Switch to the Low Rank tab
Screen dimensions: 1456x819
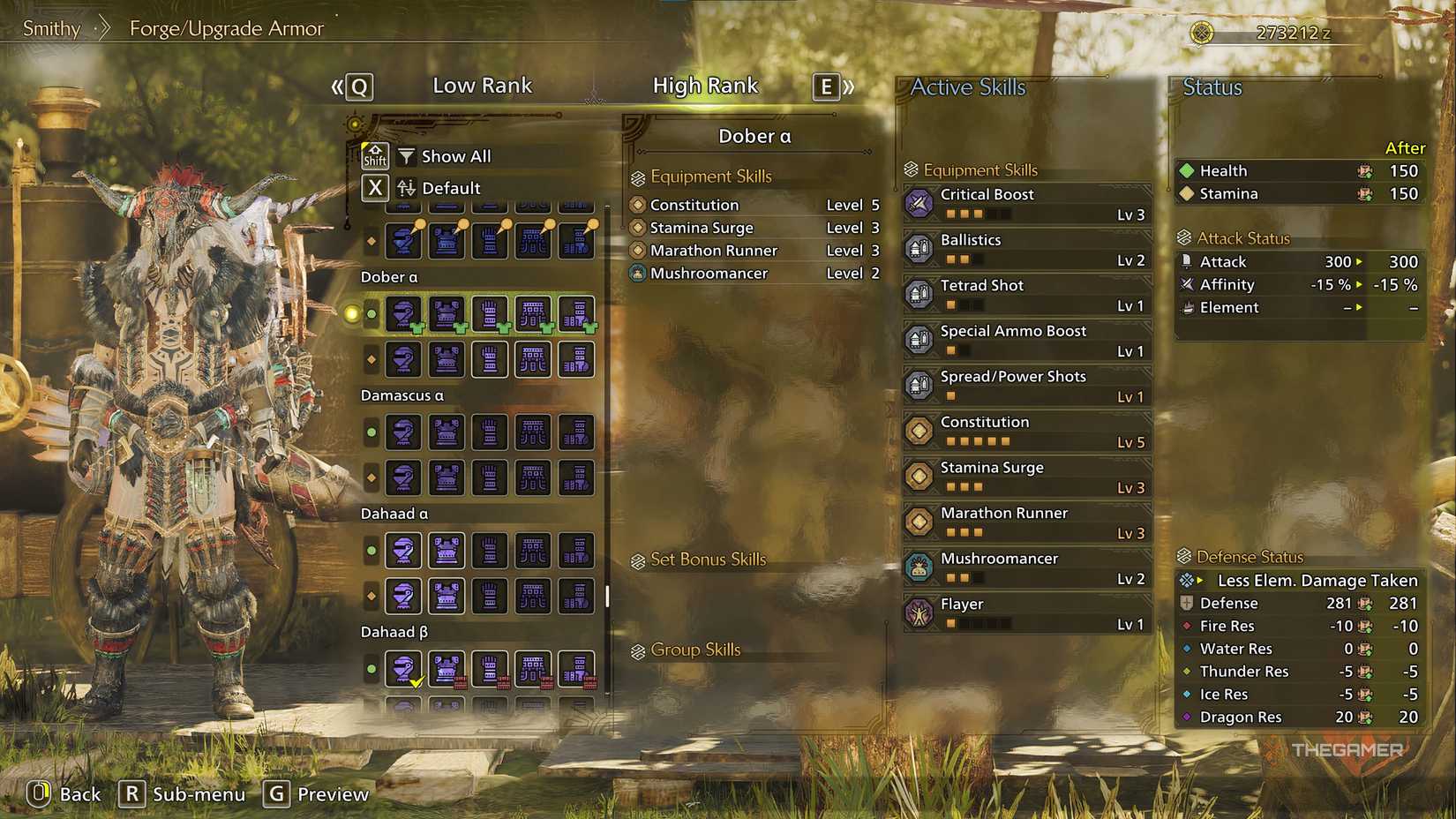[x=483, y=85]
